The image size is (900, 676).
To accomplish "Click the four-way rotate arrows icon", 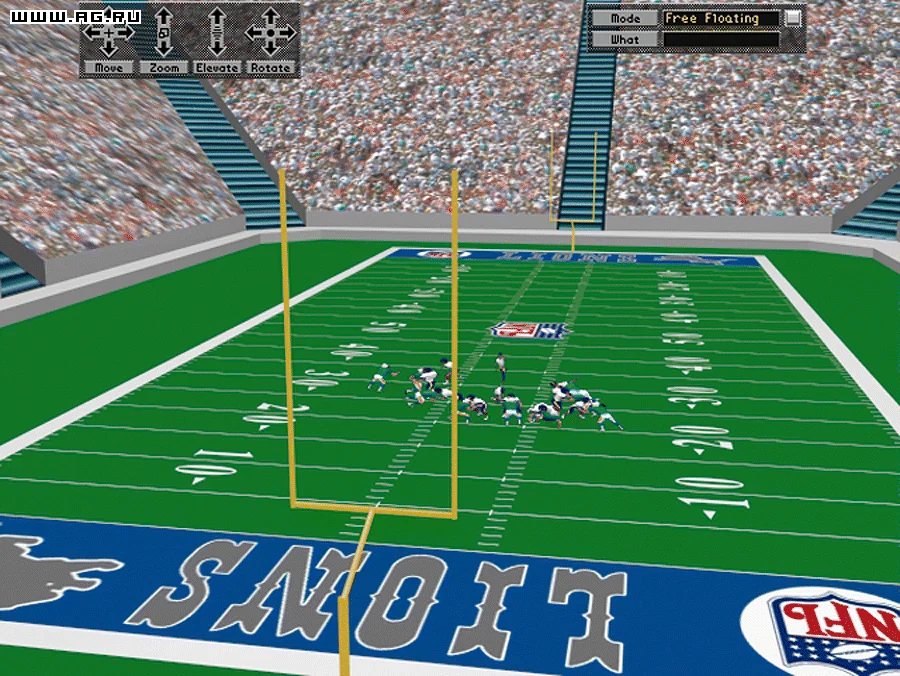I will pyautogui.click(x=270, y=32).
